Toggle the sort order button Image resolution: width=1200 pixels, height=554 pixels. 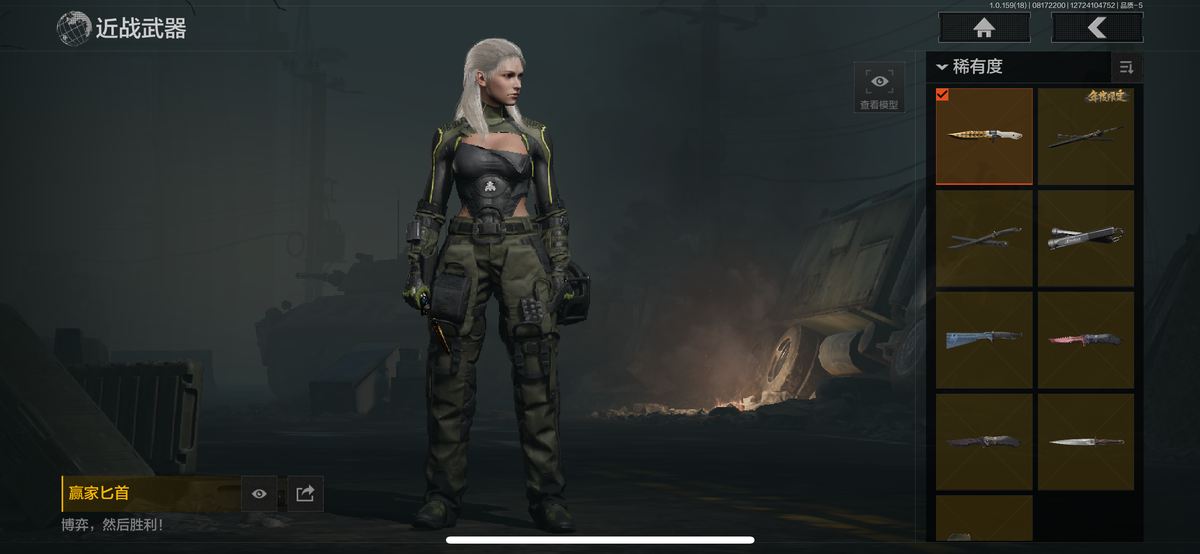tap(1126, 67)
